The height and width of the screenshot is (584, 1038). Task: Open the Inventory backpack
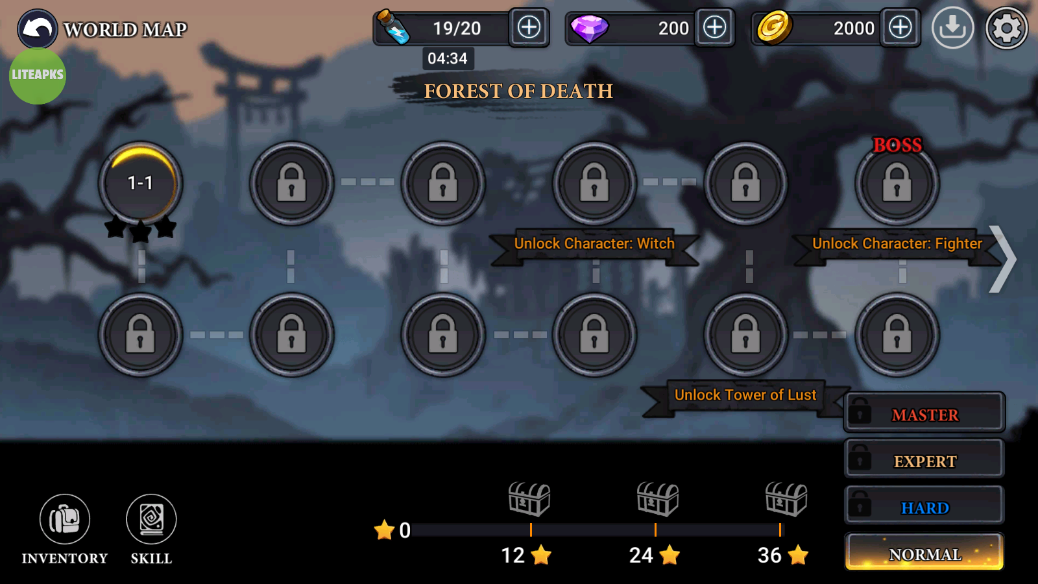tap(65, 520)
